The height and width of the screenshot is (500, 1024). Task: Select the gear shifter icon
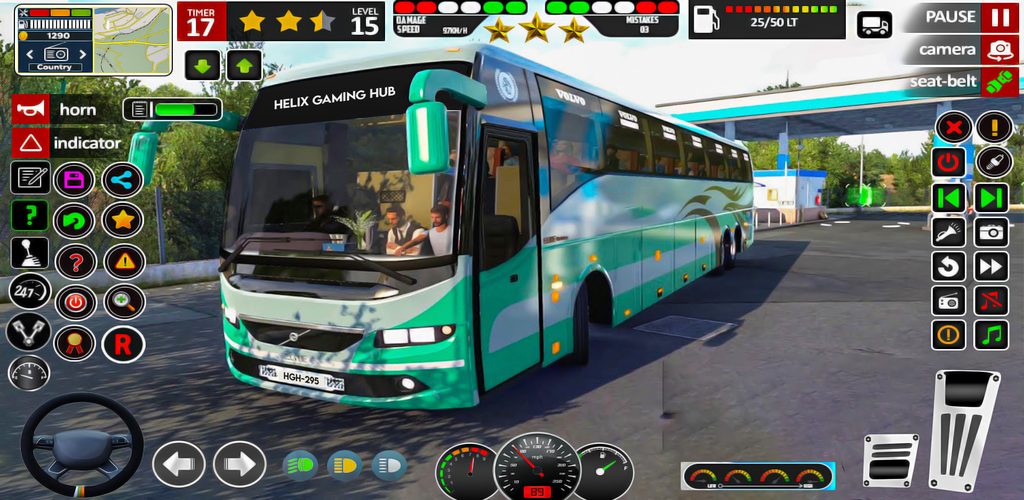29,253
